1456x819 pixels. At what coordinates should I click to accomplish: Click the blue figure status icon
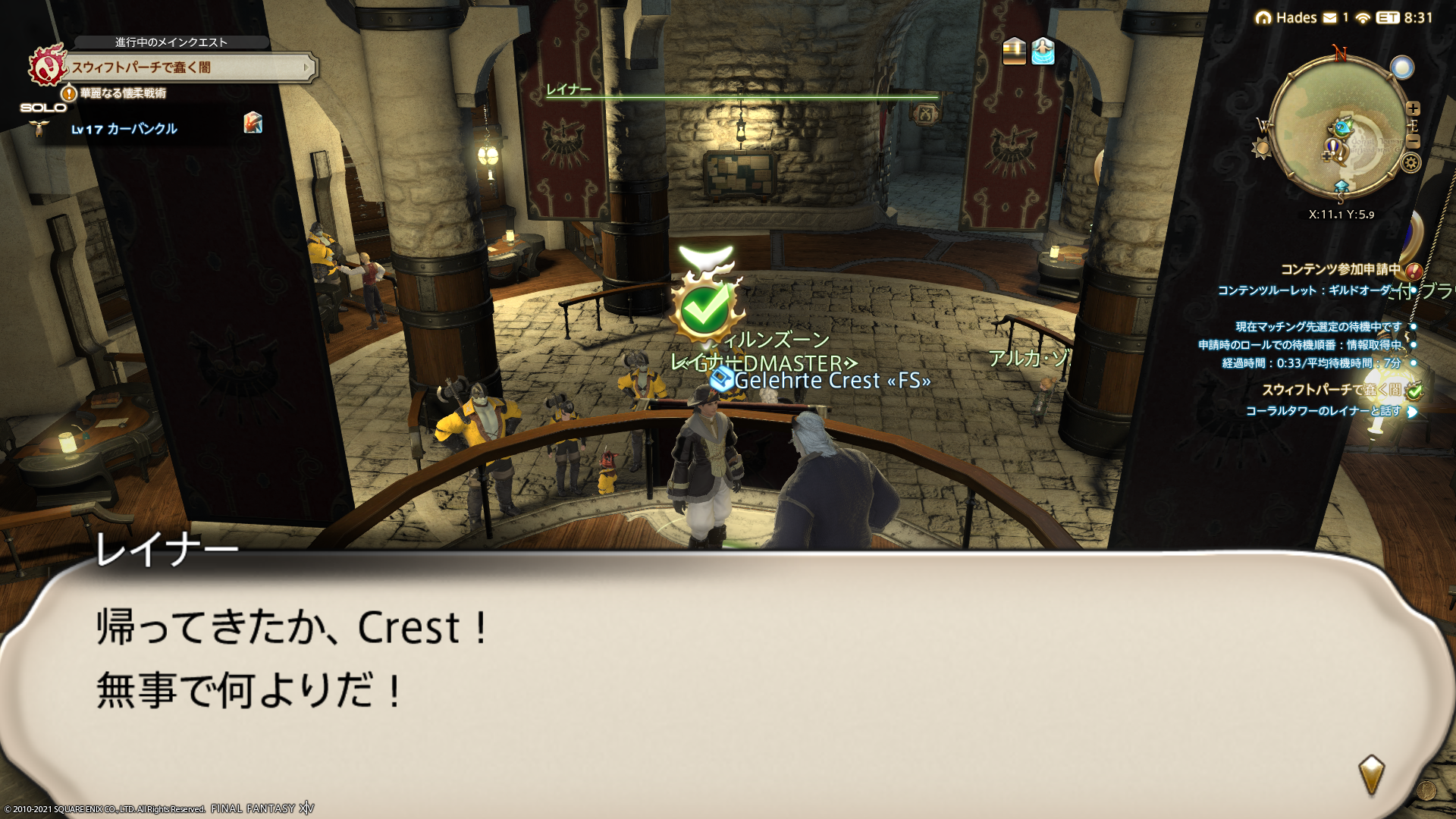coord(1043,52)
